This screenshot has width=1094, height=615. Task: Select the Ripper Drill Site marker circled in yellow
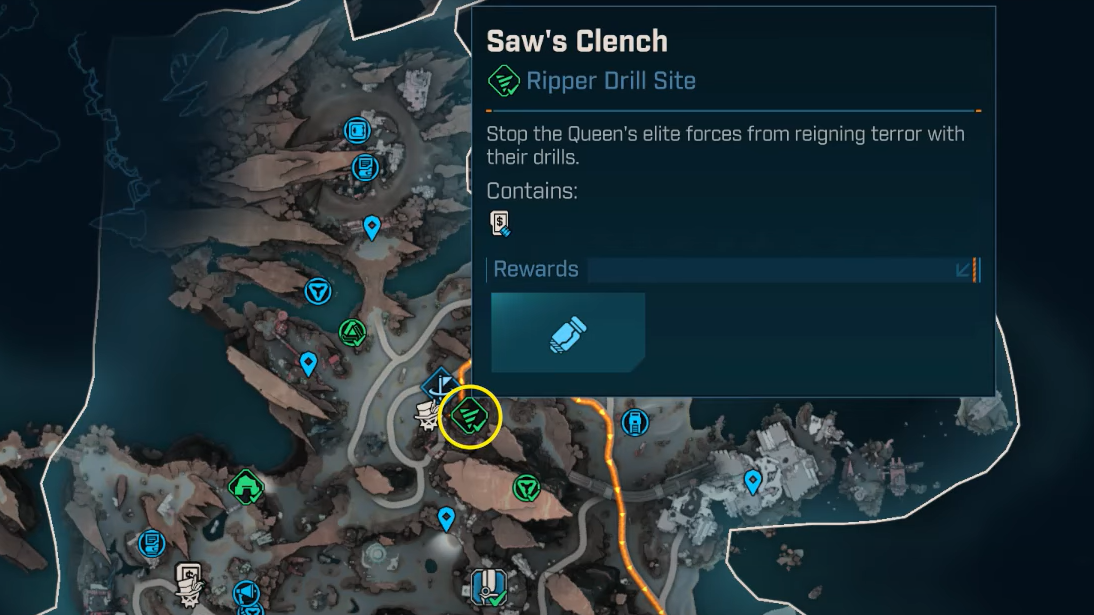coord(470,416)
